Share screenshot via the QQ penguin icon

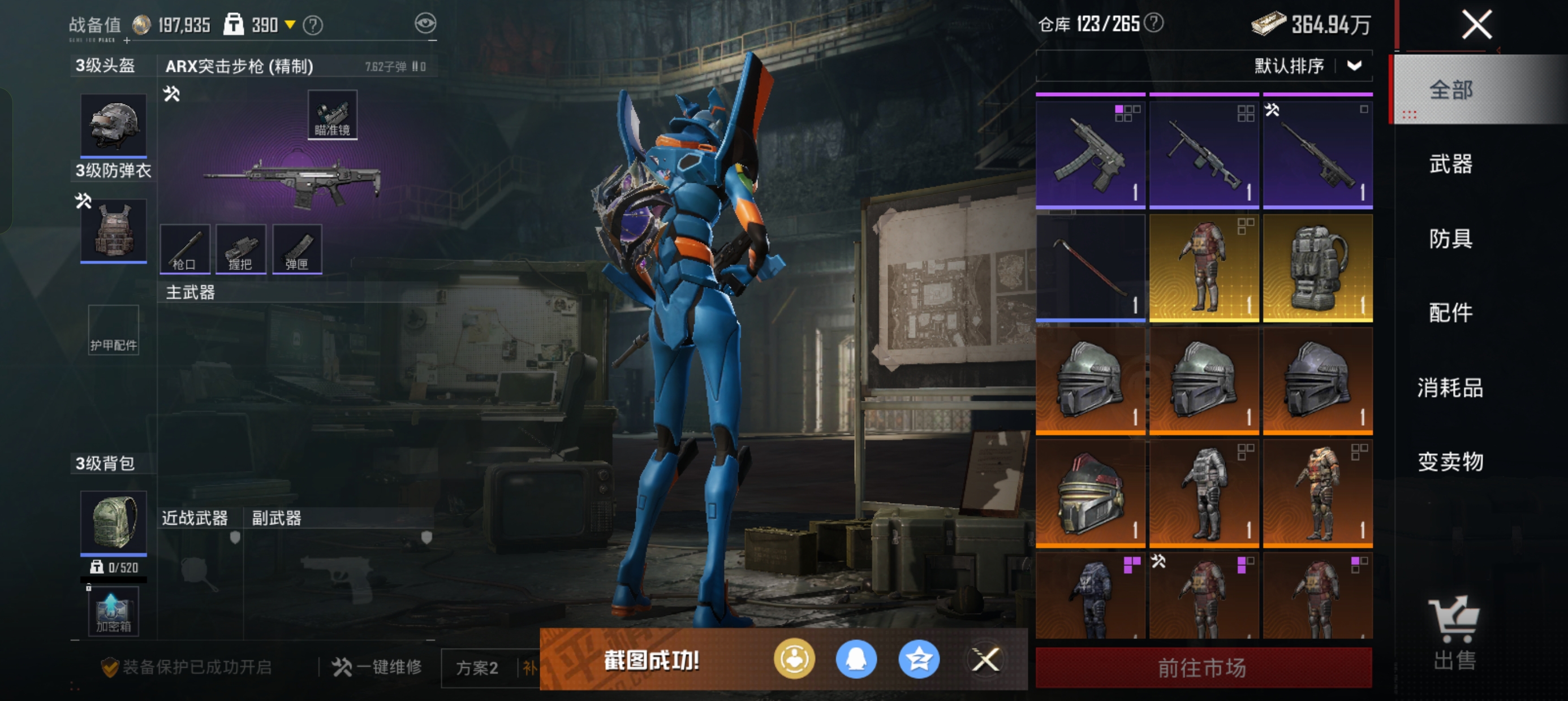(856, 659)
